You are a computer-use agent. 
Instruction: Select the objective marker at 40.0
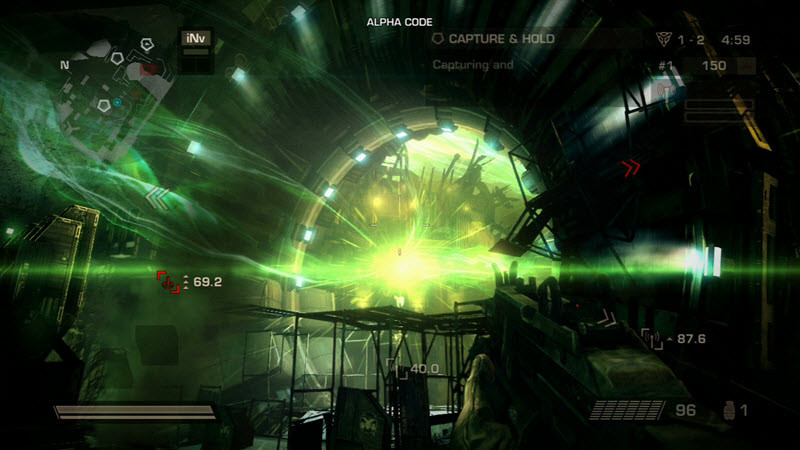[397, 370]
